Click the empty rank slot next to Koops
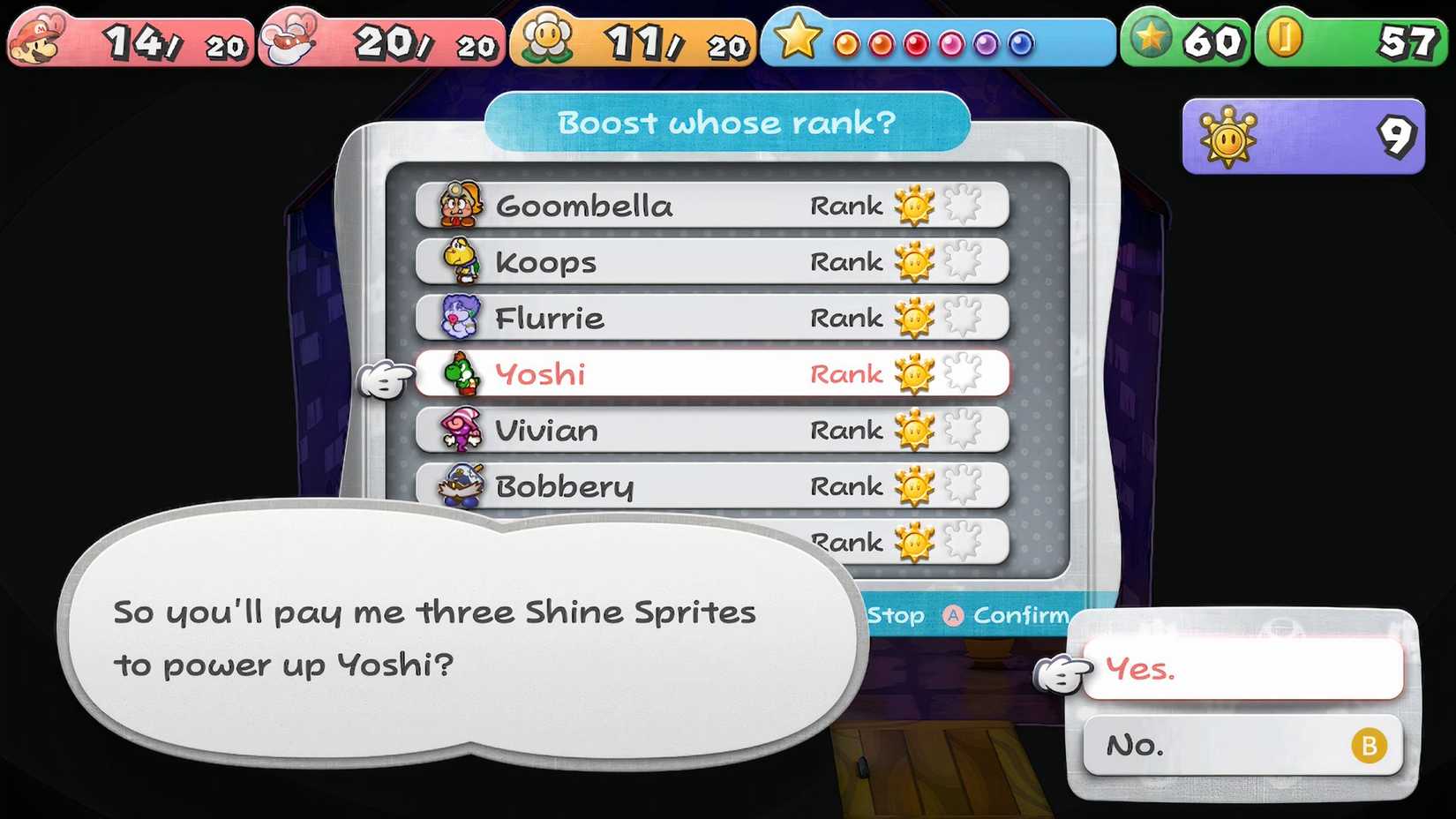Viewport: 1456px width, 819px height. pyautogui.click(x=964, y=261)
